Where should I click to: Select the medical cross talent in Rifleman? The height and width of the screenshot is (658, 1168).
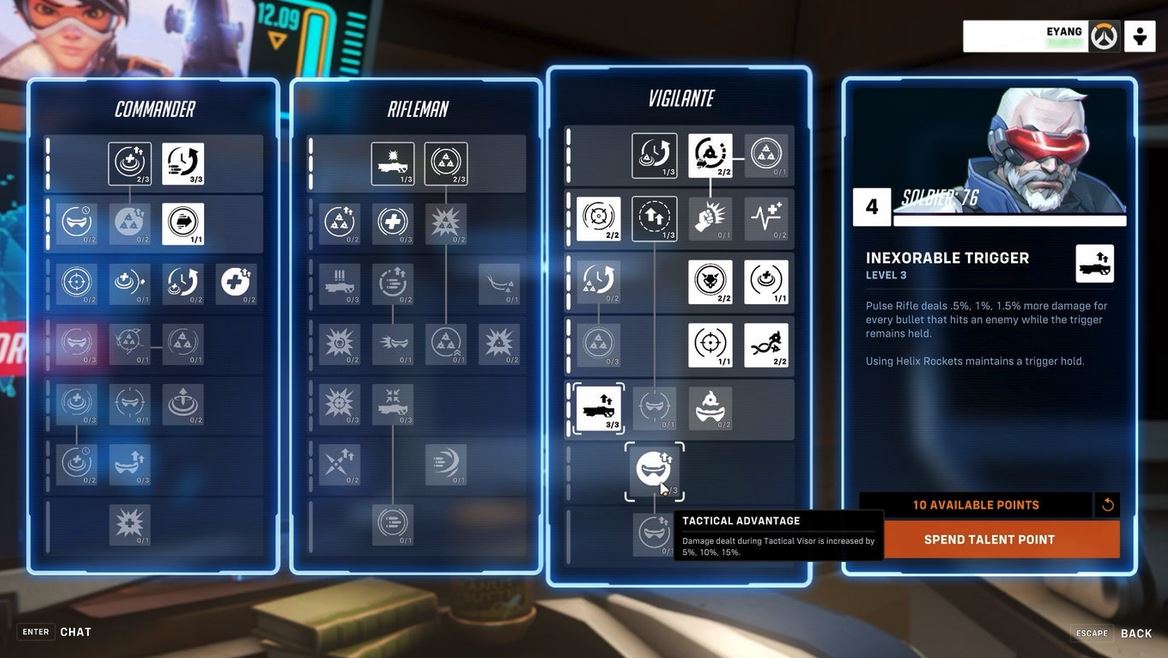tap(392, 224)
